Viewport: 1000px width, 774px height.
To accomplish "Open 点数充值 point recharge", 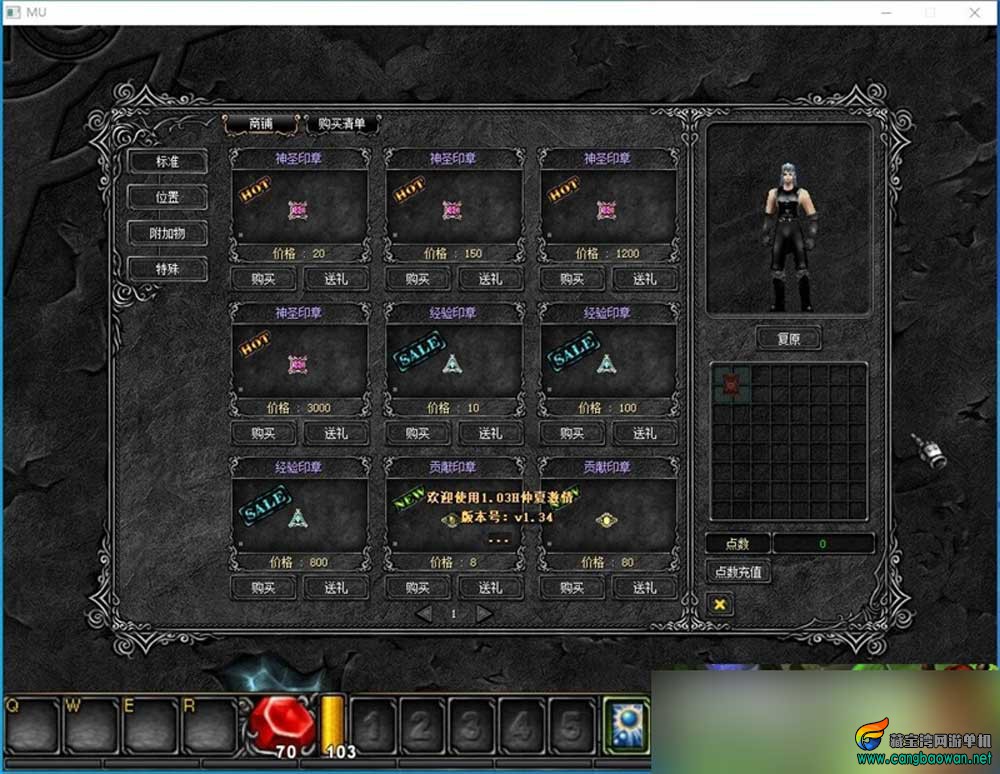I will click(738, 573).
